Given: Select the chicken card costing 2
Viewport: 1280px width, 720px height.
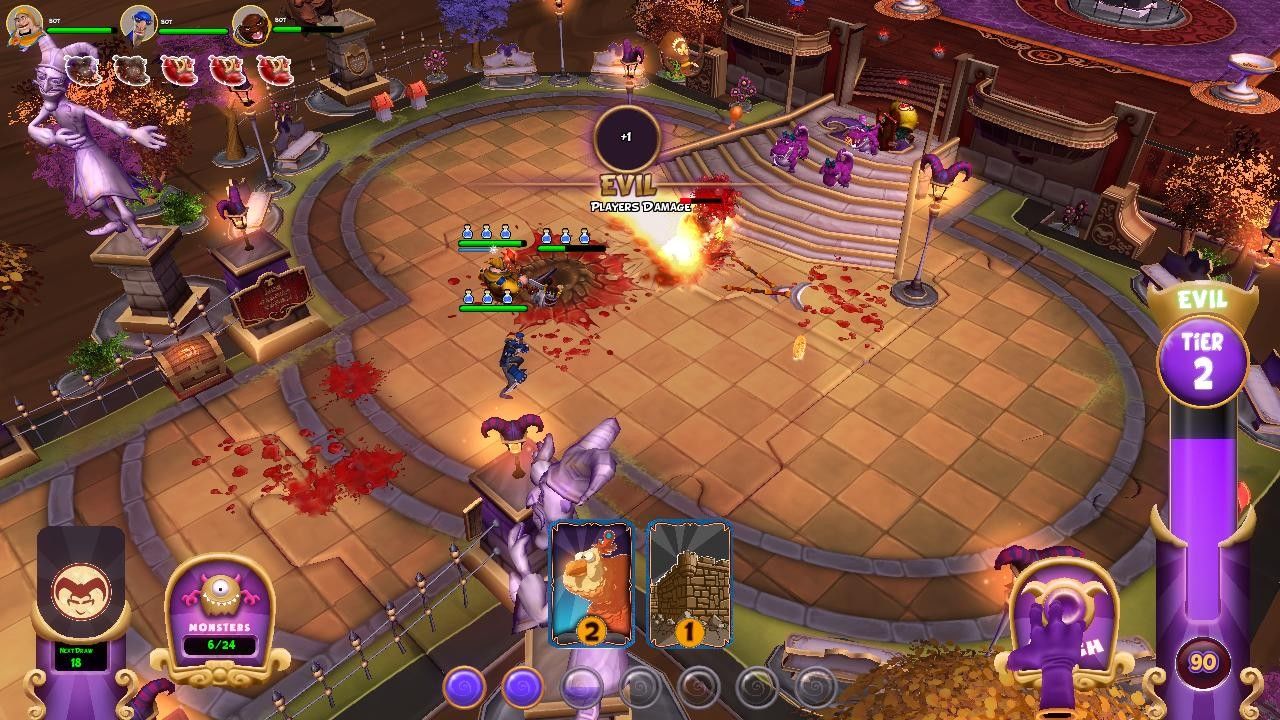Looking at the screenshot, I should click(x=591, y=583).
